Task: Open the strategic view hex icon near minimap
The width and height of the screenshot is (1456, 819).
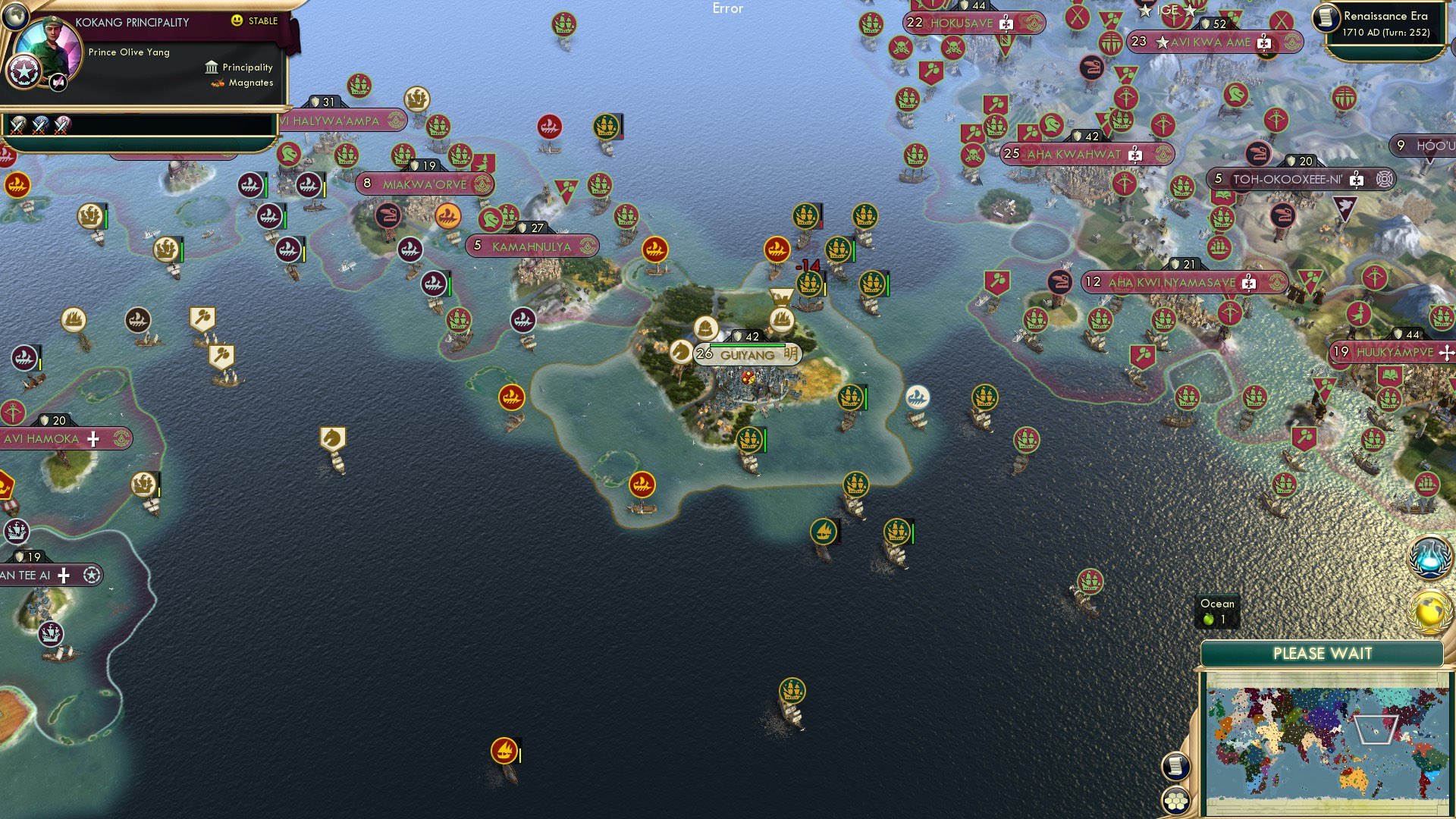Action: (1176, 799)
